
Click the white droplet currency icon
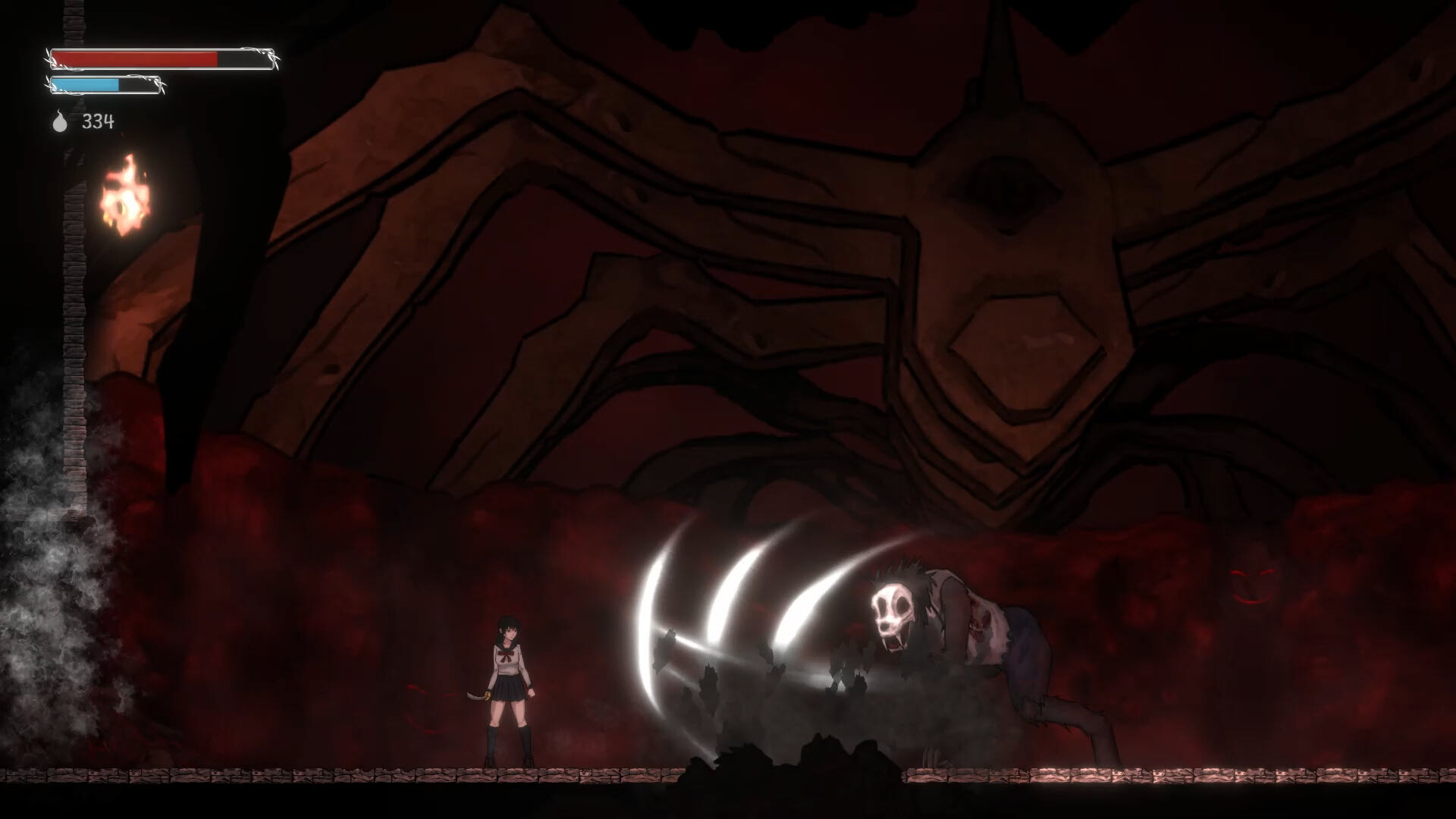(x=59, y=121)
